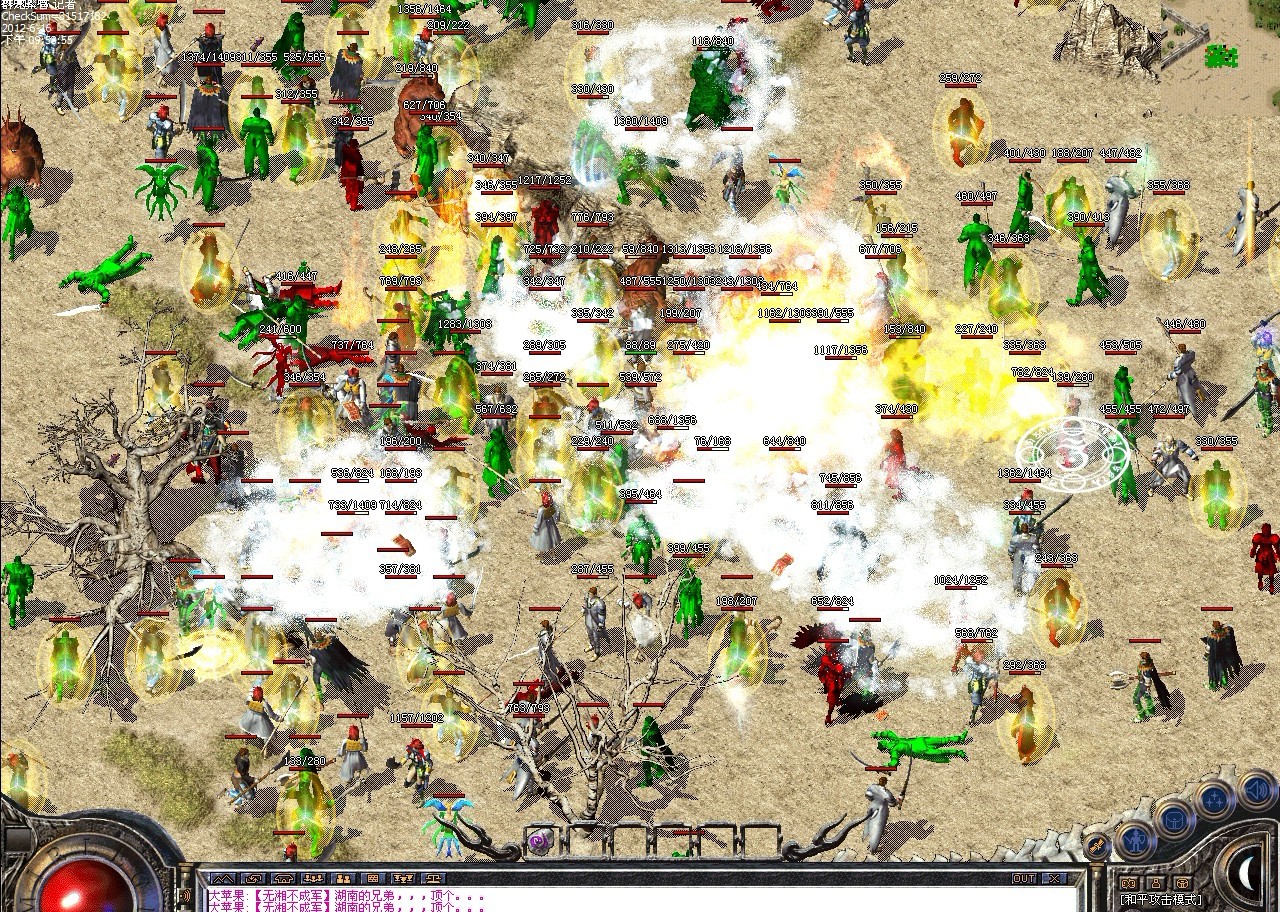Open the inventory bag round button
The width and height of the screenshot is (1280, 912).
1174,819
